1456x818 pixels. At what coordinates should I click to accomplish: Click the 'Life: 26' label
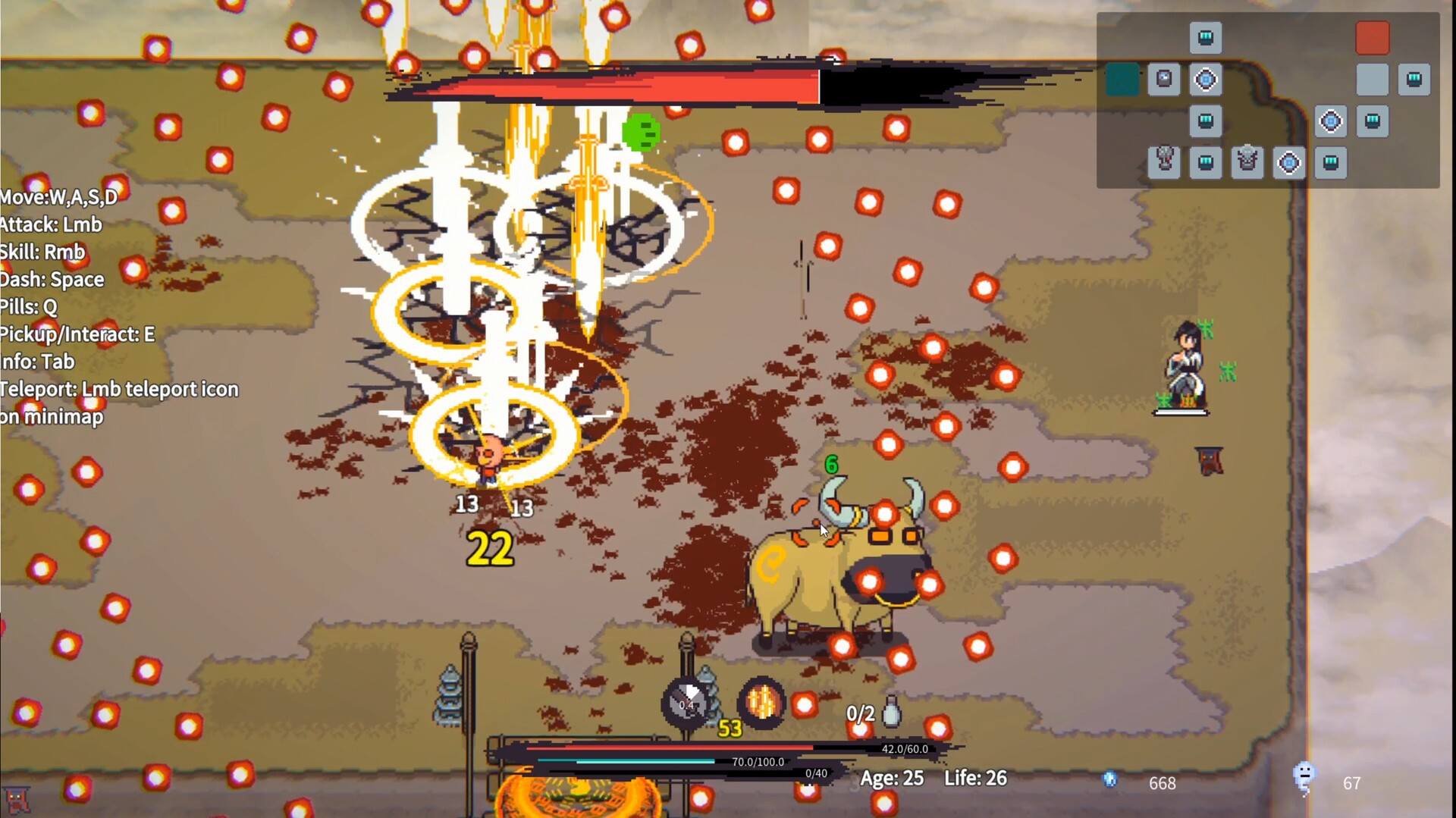coord(976,779)
